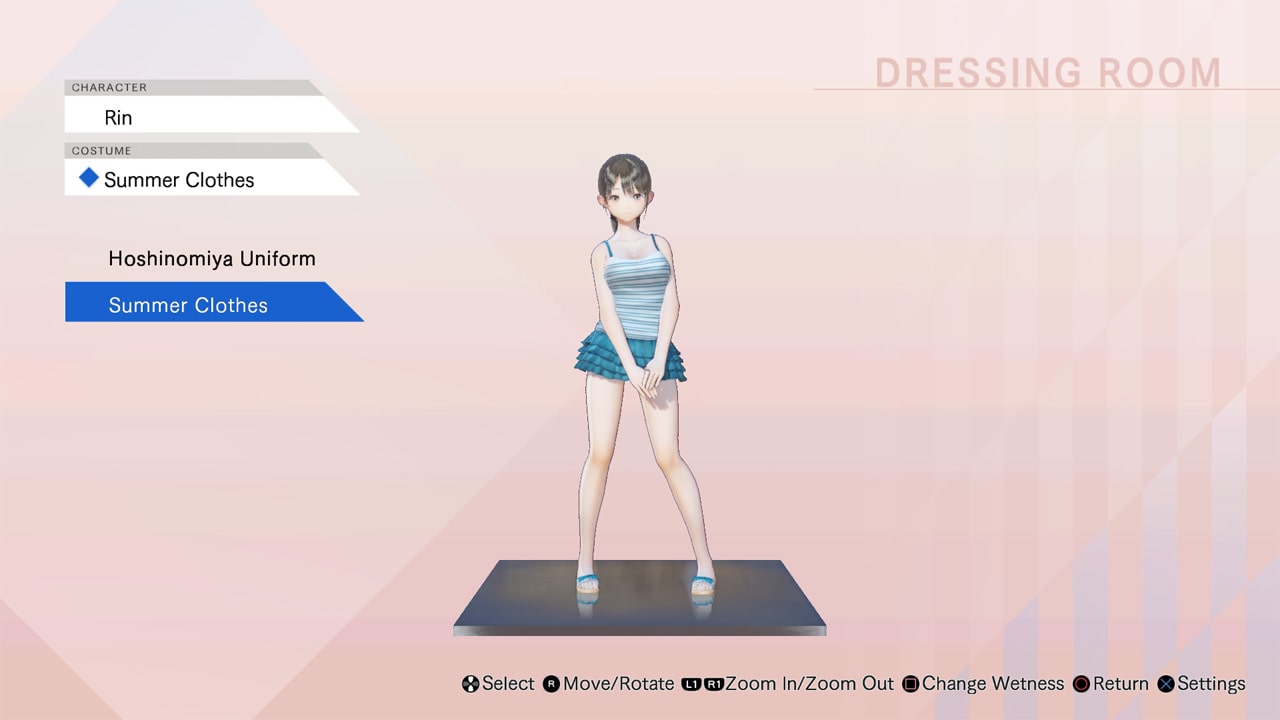Click the reflective display platform under Rin

[638, 610]
